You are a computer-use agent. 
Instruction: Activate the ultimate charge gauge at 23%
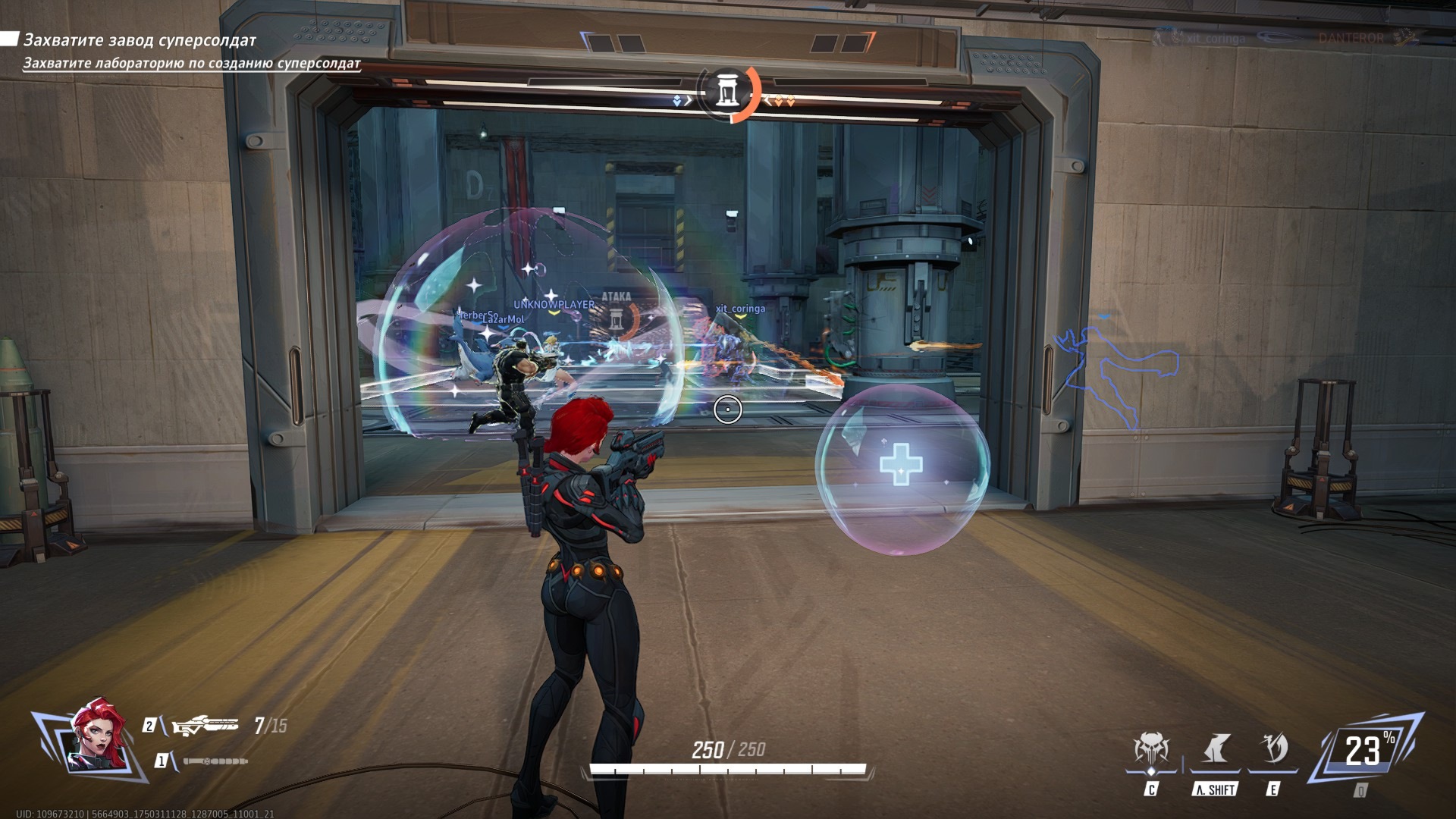click(1363, 751)
